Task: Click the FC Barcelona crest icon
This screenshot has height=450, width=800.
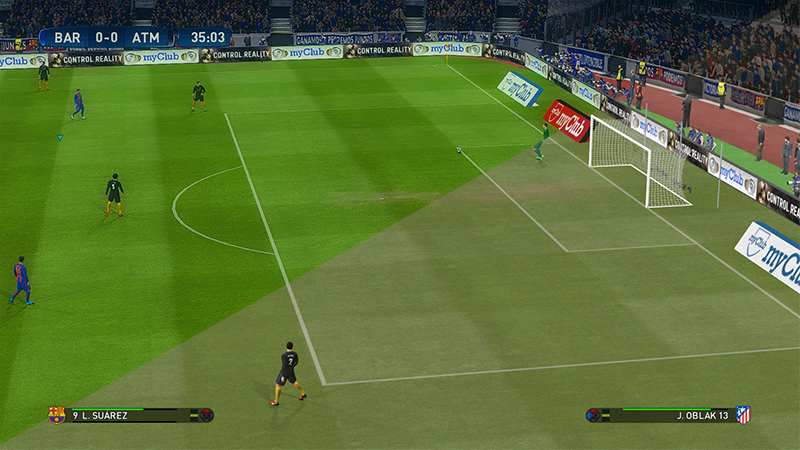Action: click(x=57, y=415)
